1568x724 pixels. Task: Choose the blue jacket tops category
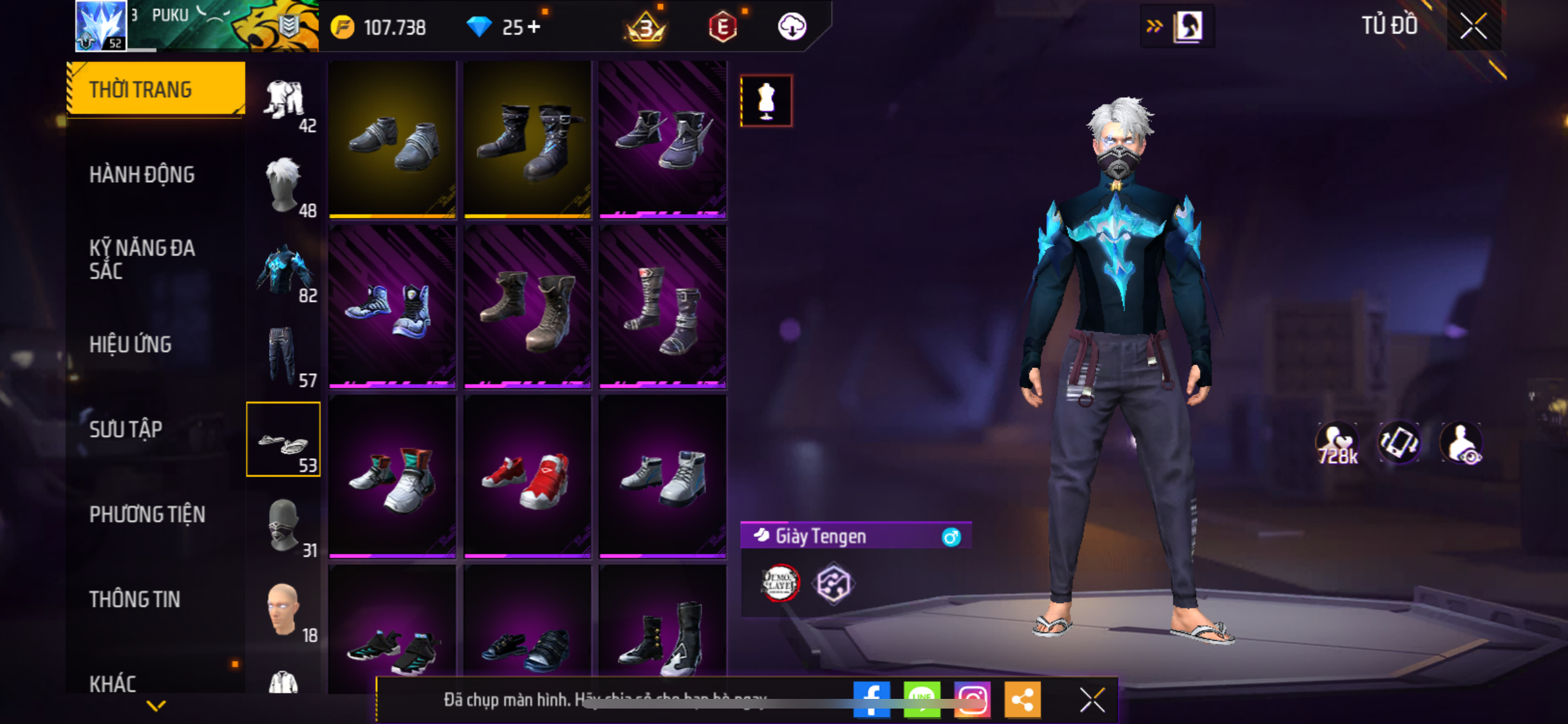[x=283, y=270]
